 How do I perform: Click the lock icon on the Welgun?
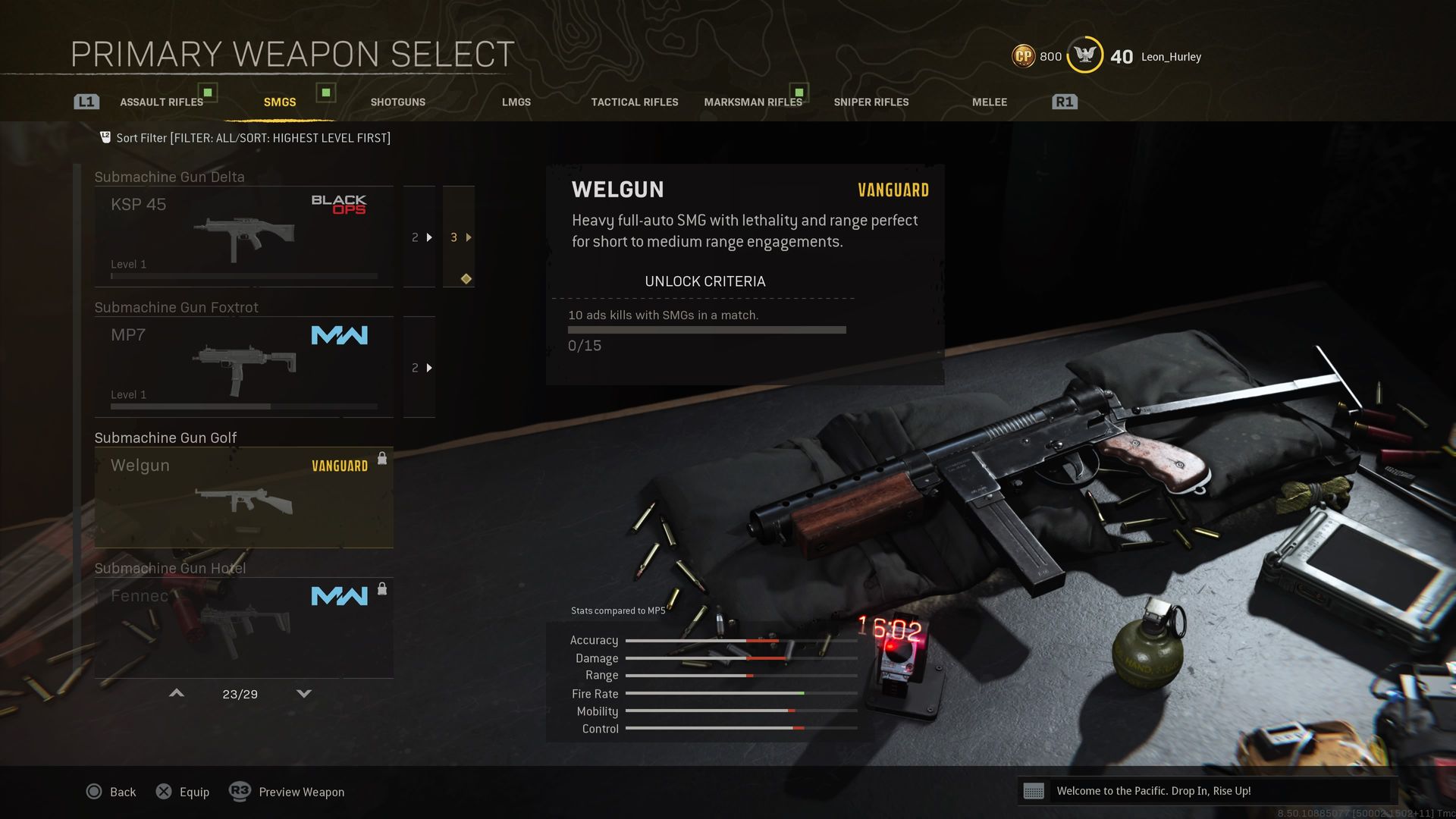[x=382, y=459]
